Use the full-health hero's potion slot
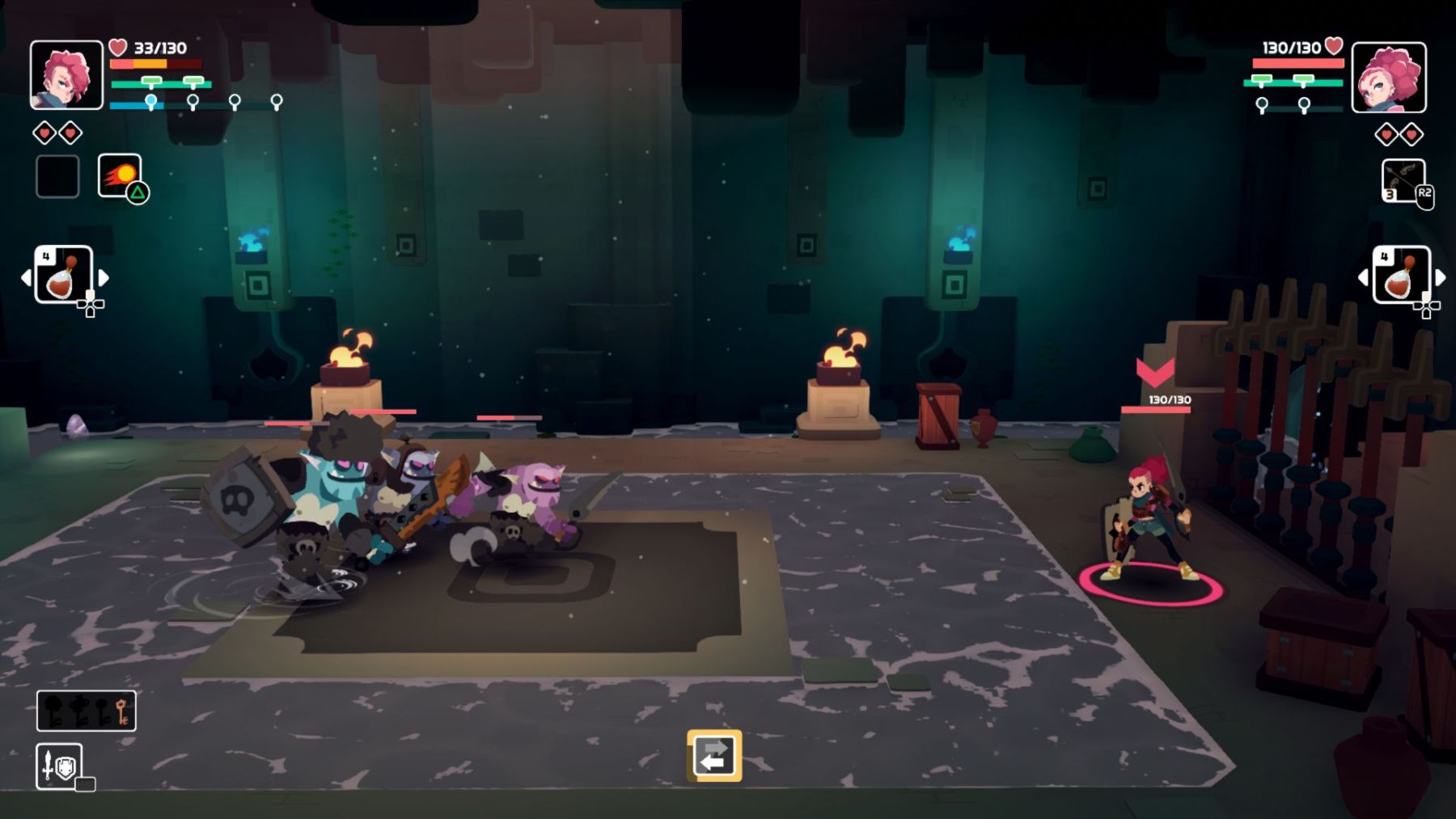 tap(1401, 276)
